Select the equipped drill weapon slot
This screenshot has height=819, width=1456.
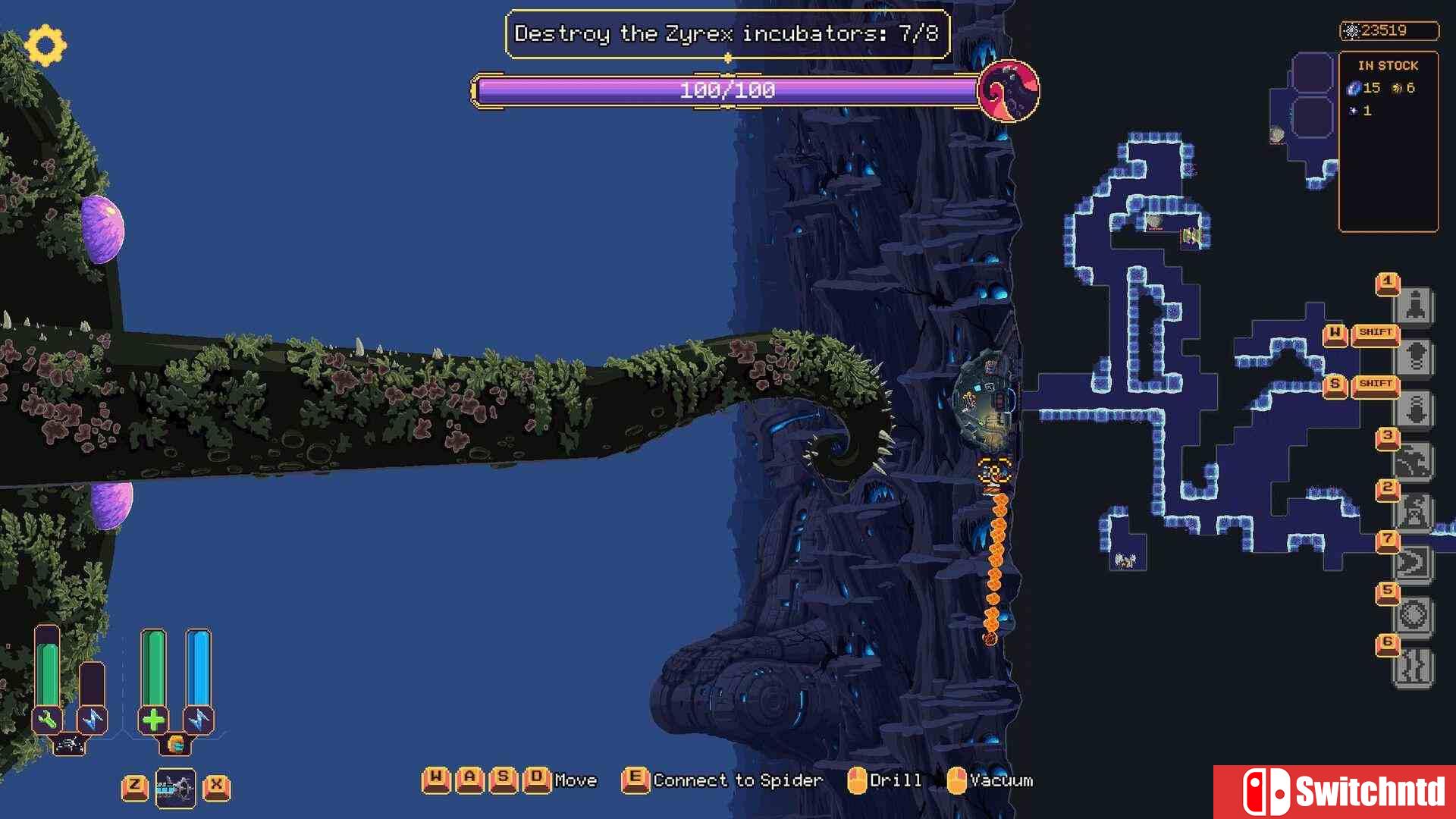[x=175, y=789]
